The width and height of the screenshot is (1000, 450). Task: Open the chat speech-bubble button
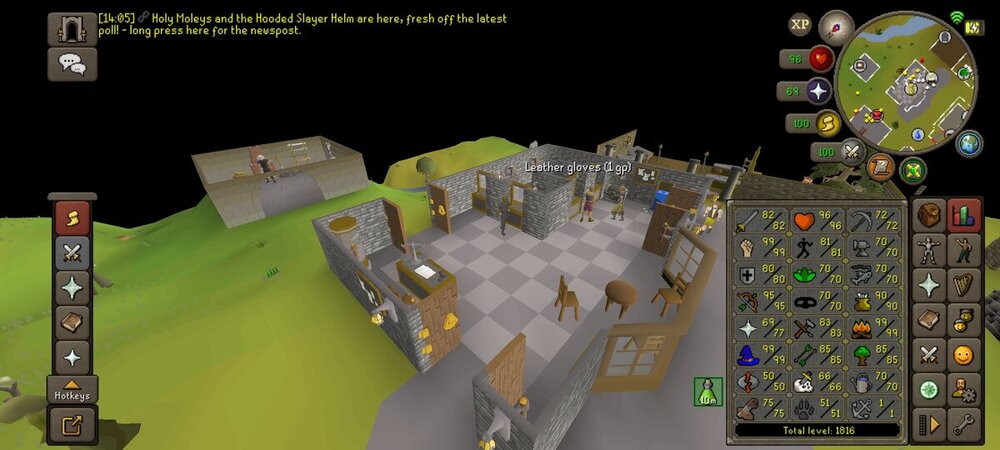tap(72, 65)
